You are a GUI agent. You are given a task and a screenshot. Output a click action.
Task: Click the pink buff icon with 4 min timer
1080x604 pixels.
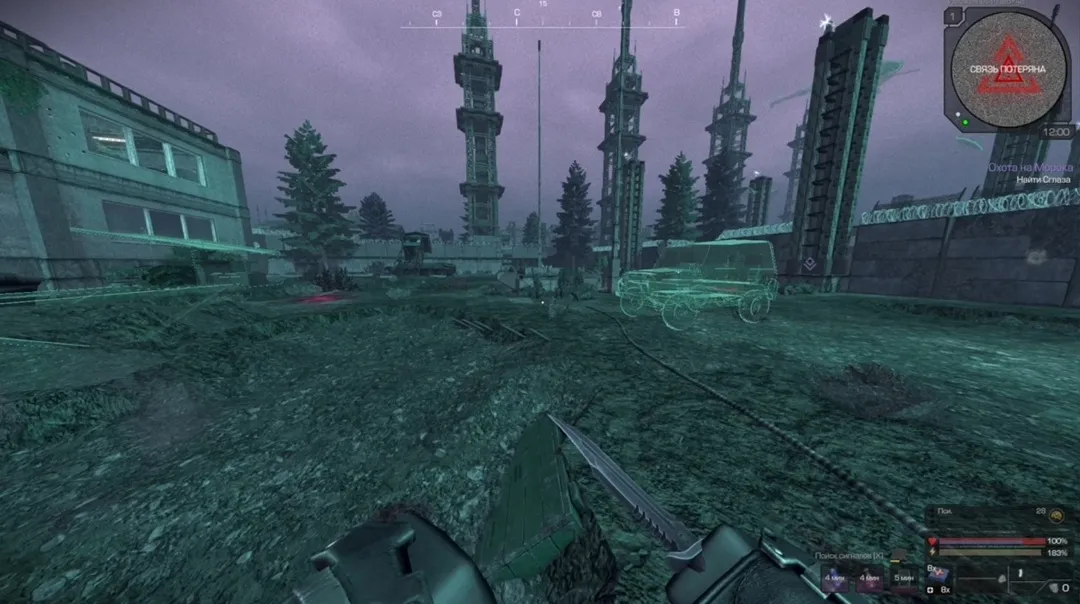(x=869, y=578)
